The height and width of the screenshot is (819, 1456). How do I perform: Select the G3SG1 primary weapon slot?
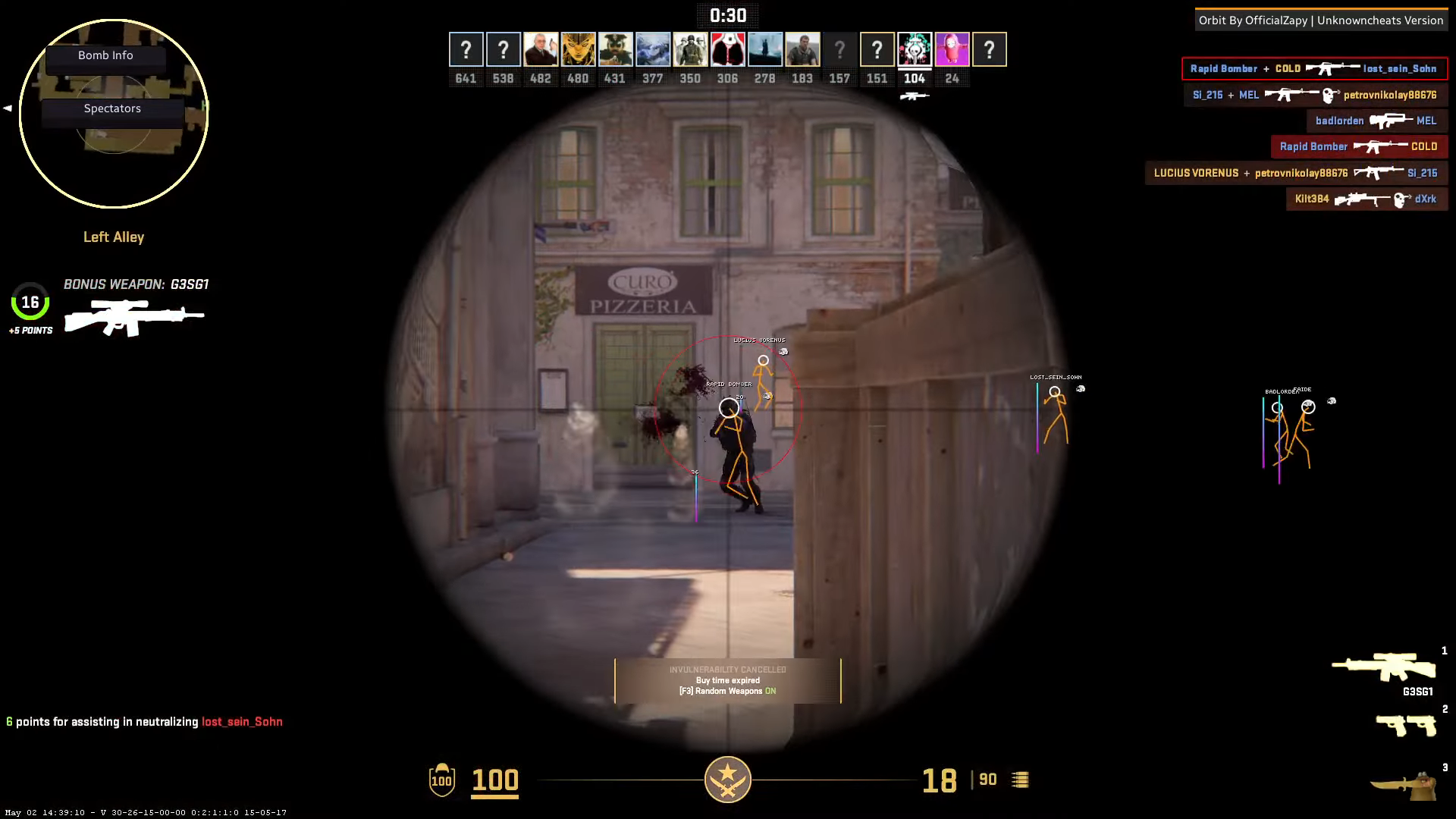tap(1384, 669)
